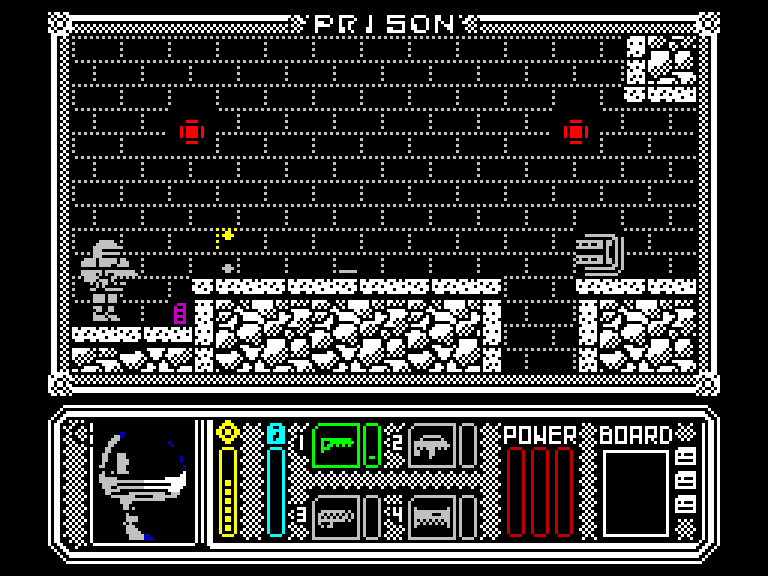
Task: Equip the weapon in slot 4
Action: tap(432, 517)
